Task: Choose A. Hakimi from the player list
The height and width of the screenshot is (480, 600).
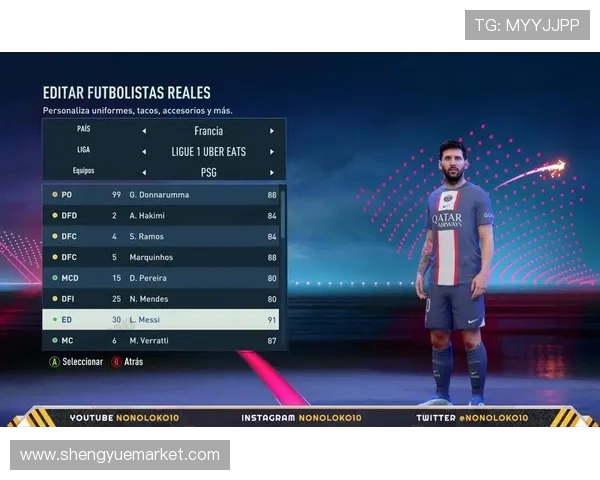Action: tap(160, 215)
